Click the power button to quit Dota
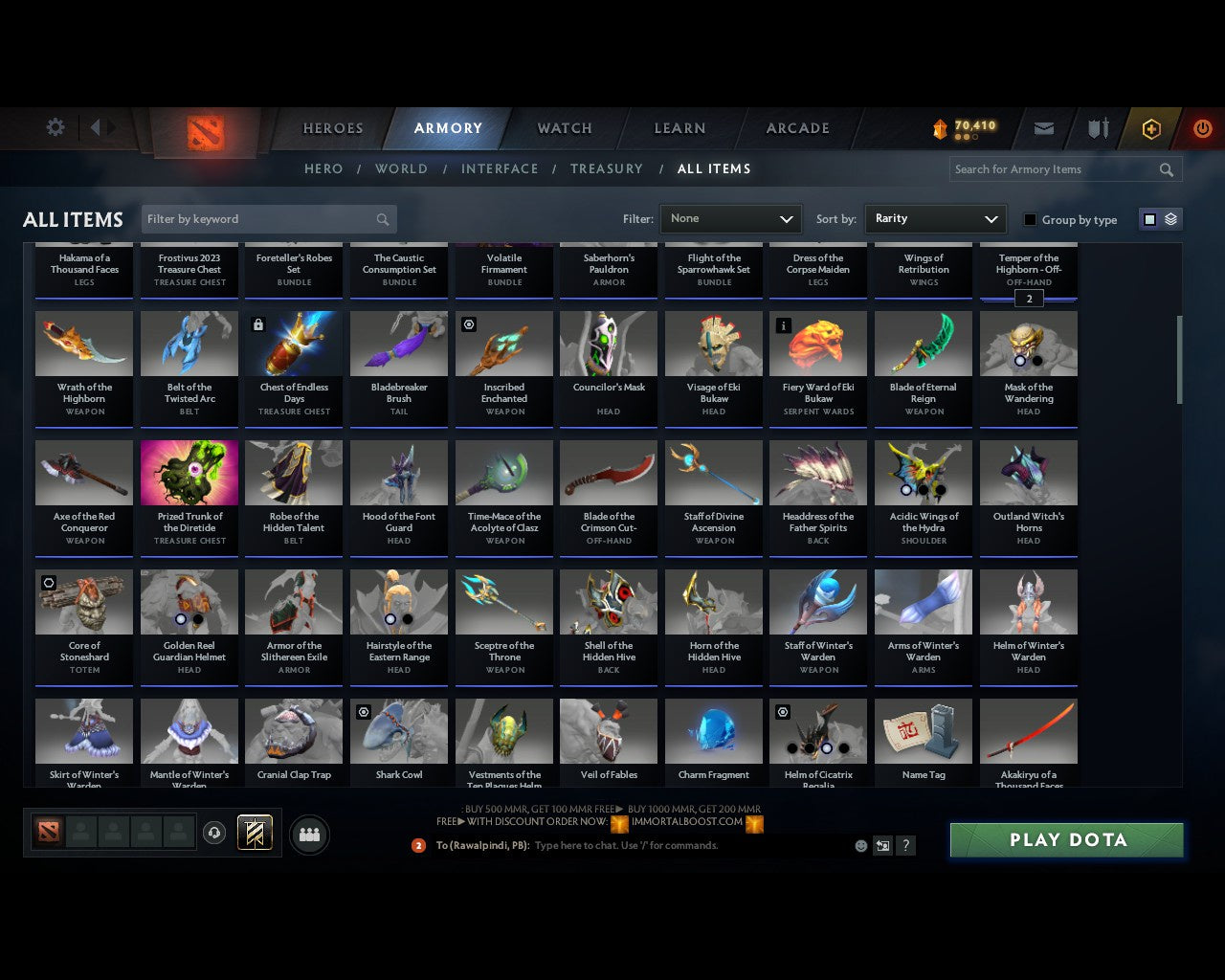Viewport: 1225px width, 980px height. click(1202, 128)
